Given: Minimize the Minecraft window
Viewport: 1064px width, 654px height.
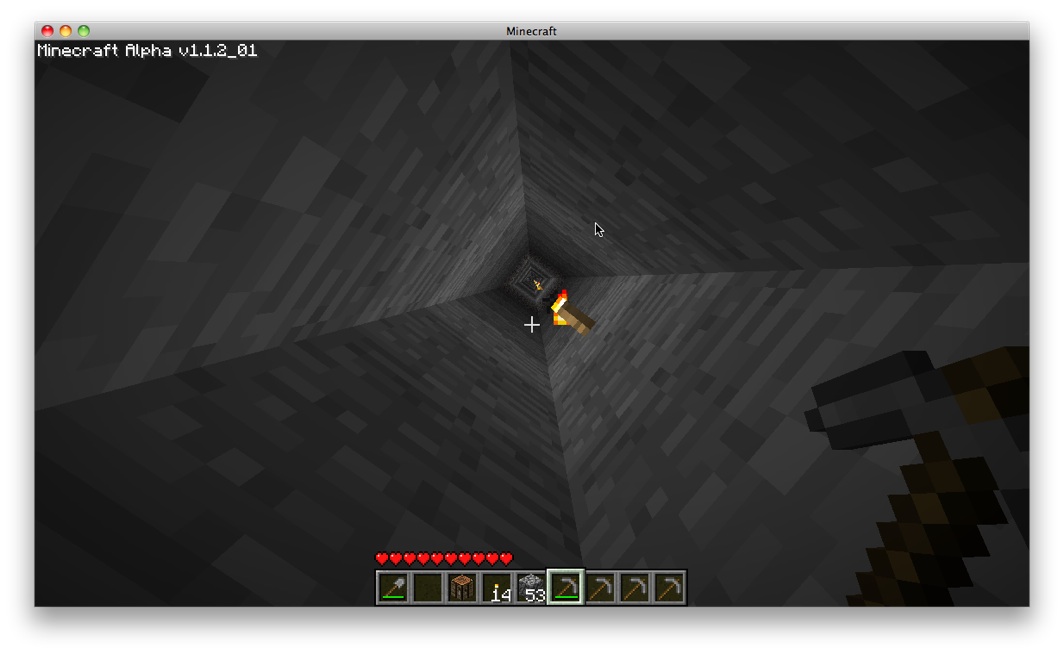Looking at the screenshot, I should tap(65, 31).
